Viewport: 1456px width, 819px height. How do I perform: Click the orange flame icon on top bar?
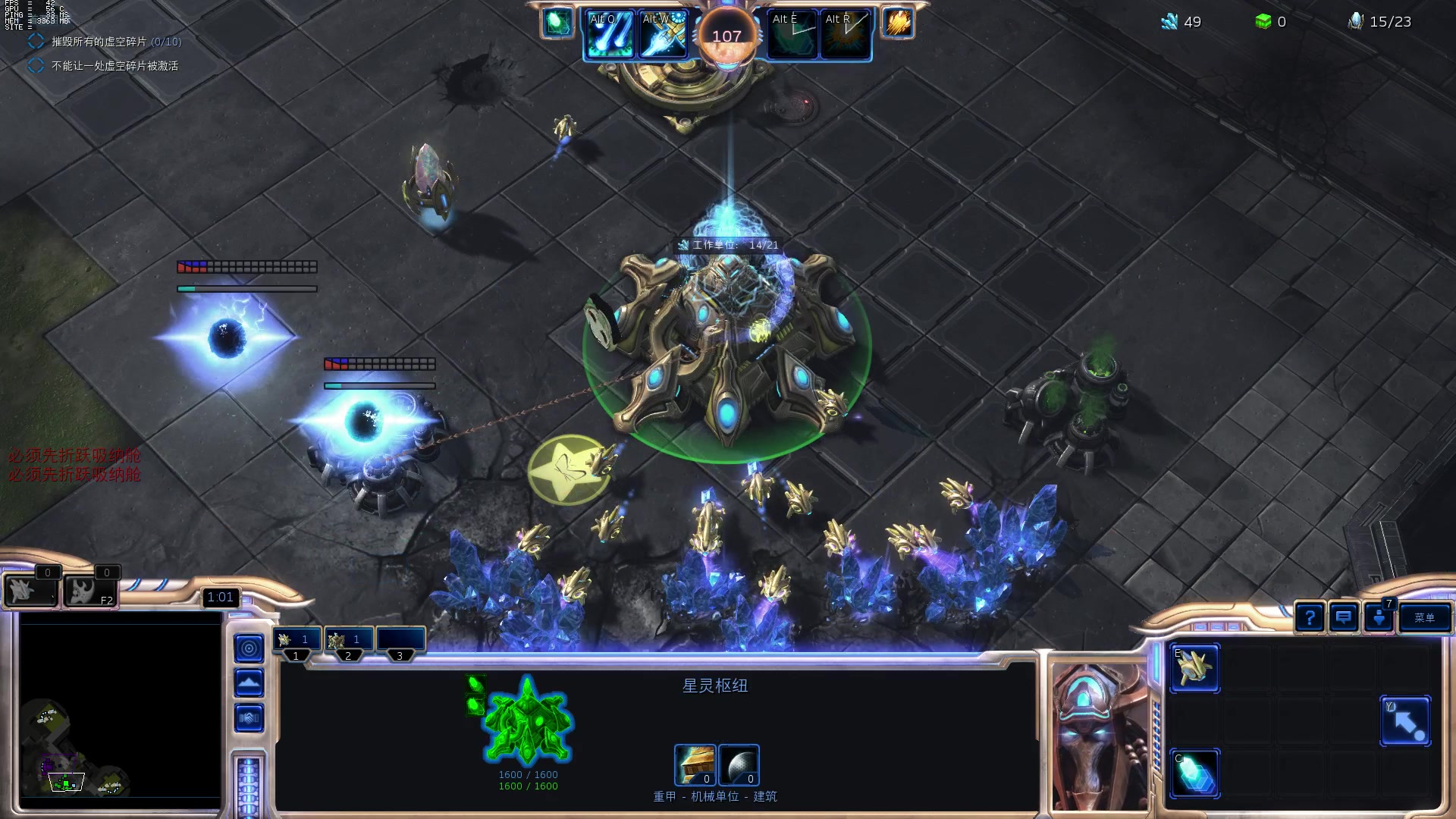pos(898,23)
